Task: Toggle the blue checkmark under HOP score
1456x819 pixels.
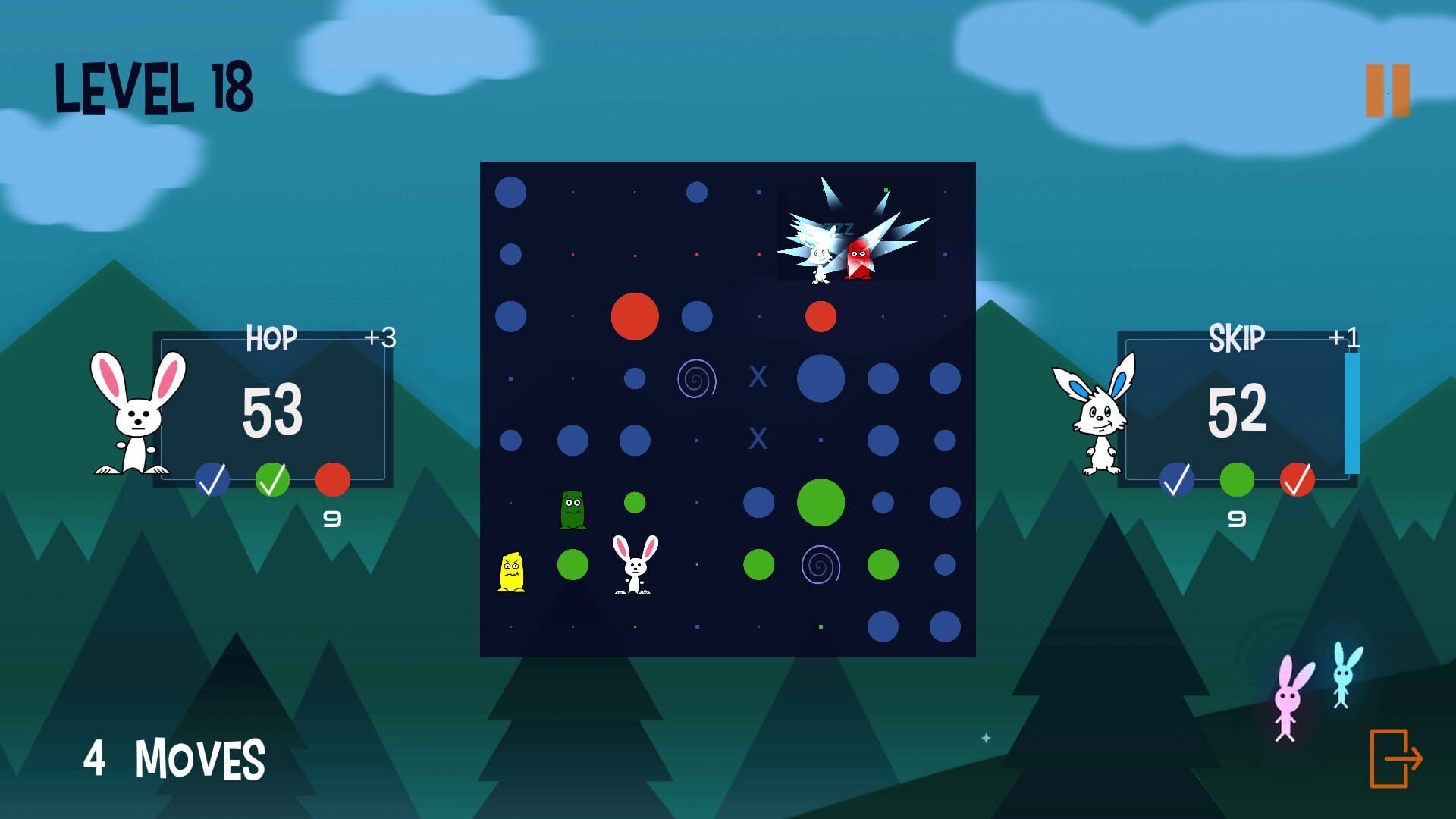Action: click(213, 479)
